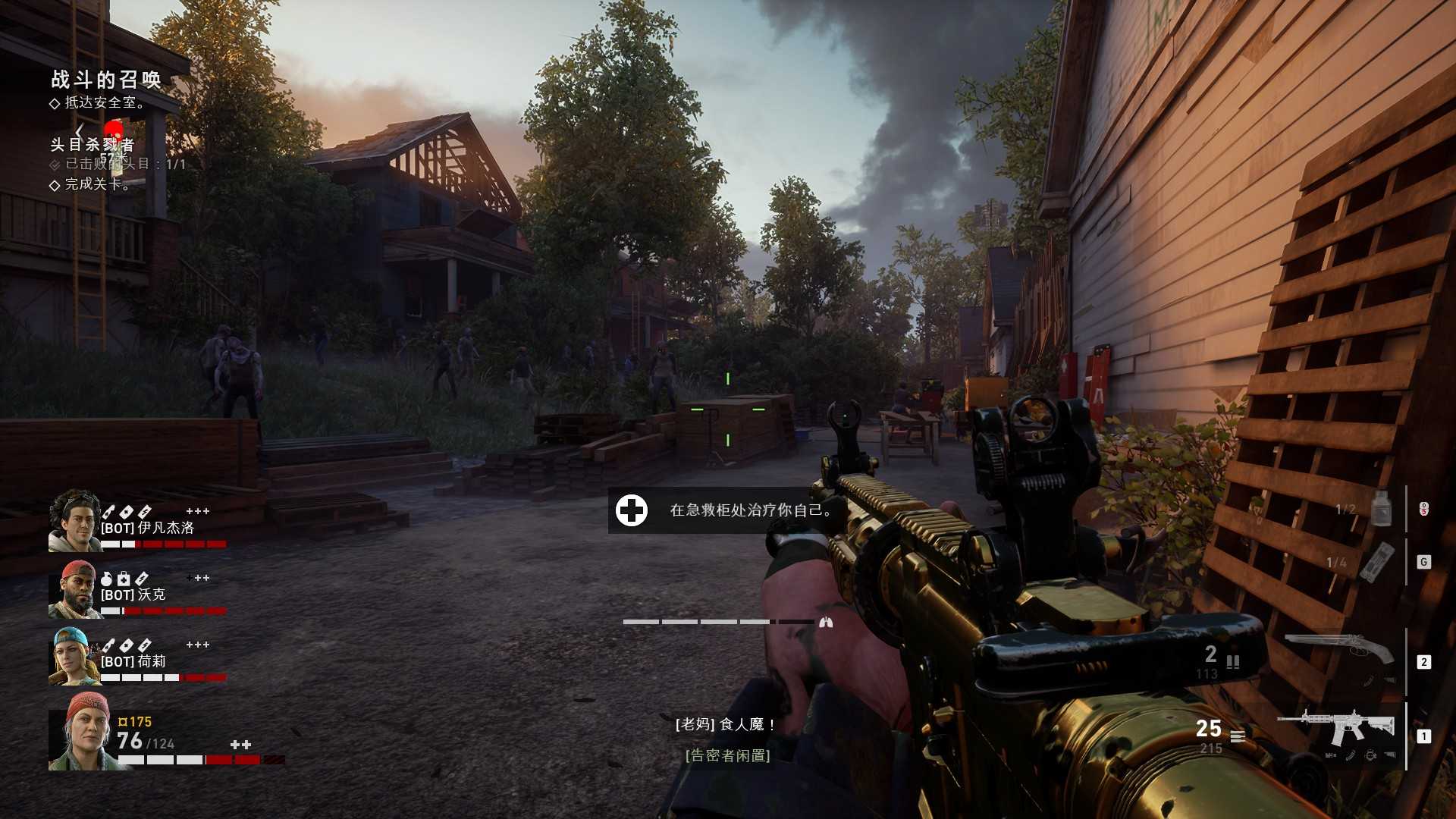This screenshot has width=1456, height=819.
Task: Click the 战斗的召唤 objective tracker title
Action: pyautogui.click(x=106, y=80)
